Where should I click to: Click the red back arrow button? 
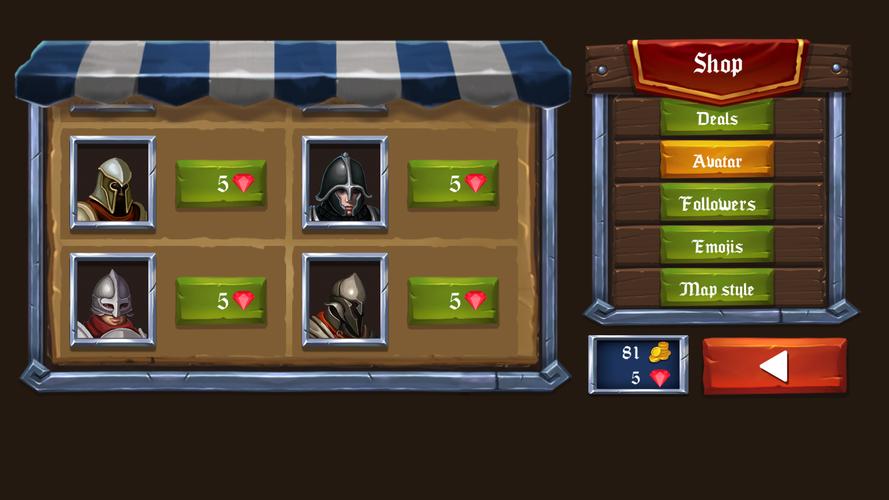(774, 366)
